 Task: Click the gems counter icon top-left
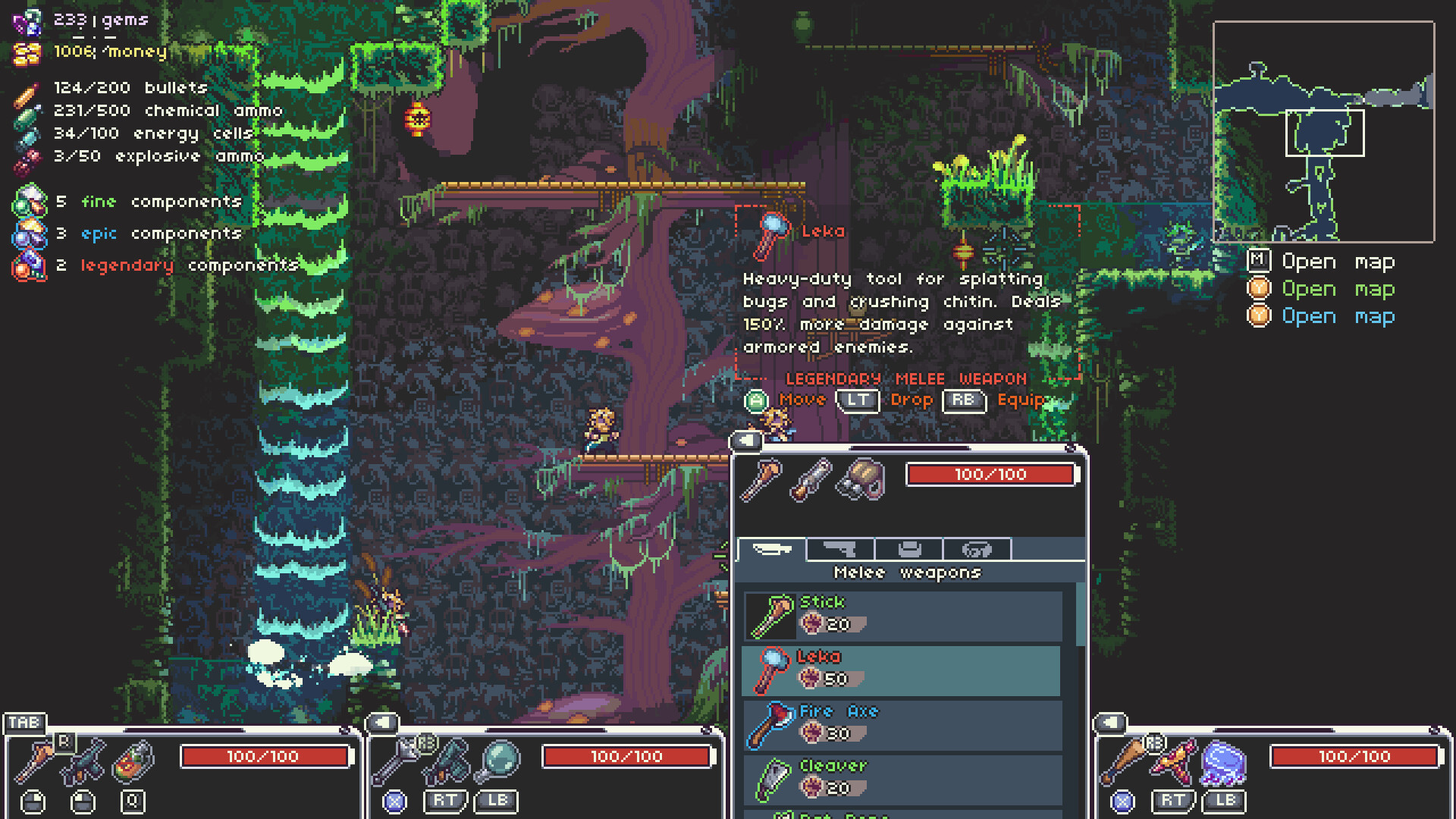(x=29, y=20)
